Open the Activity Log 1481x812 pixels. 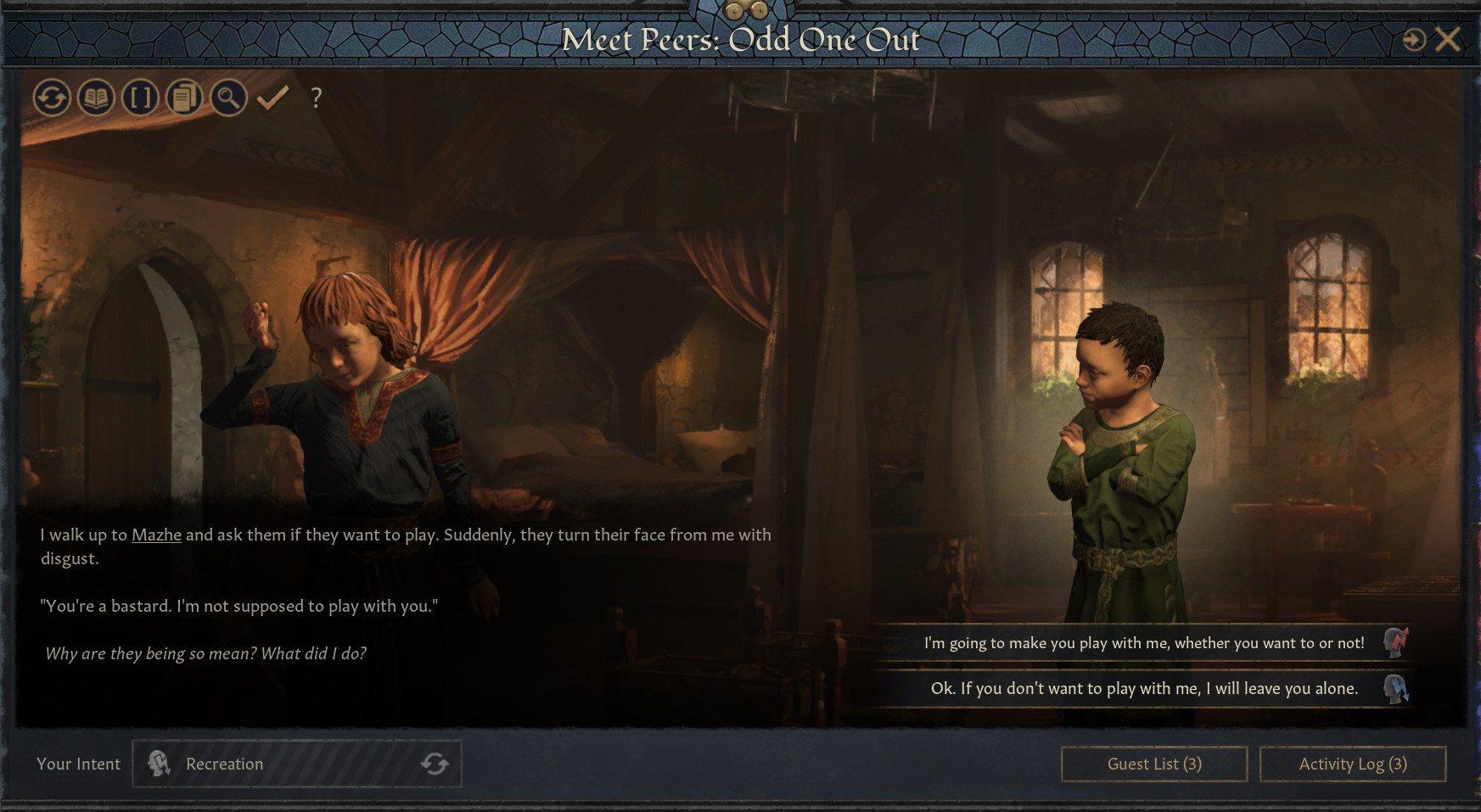1352,764
